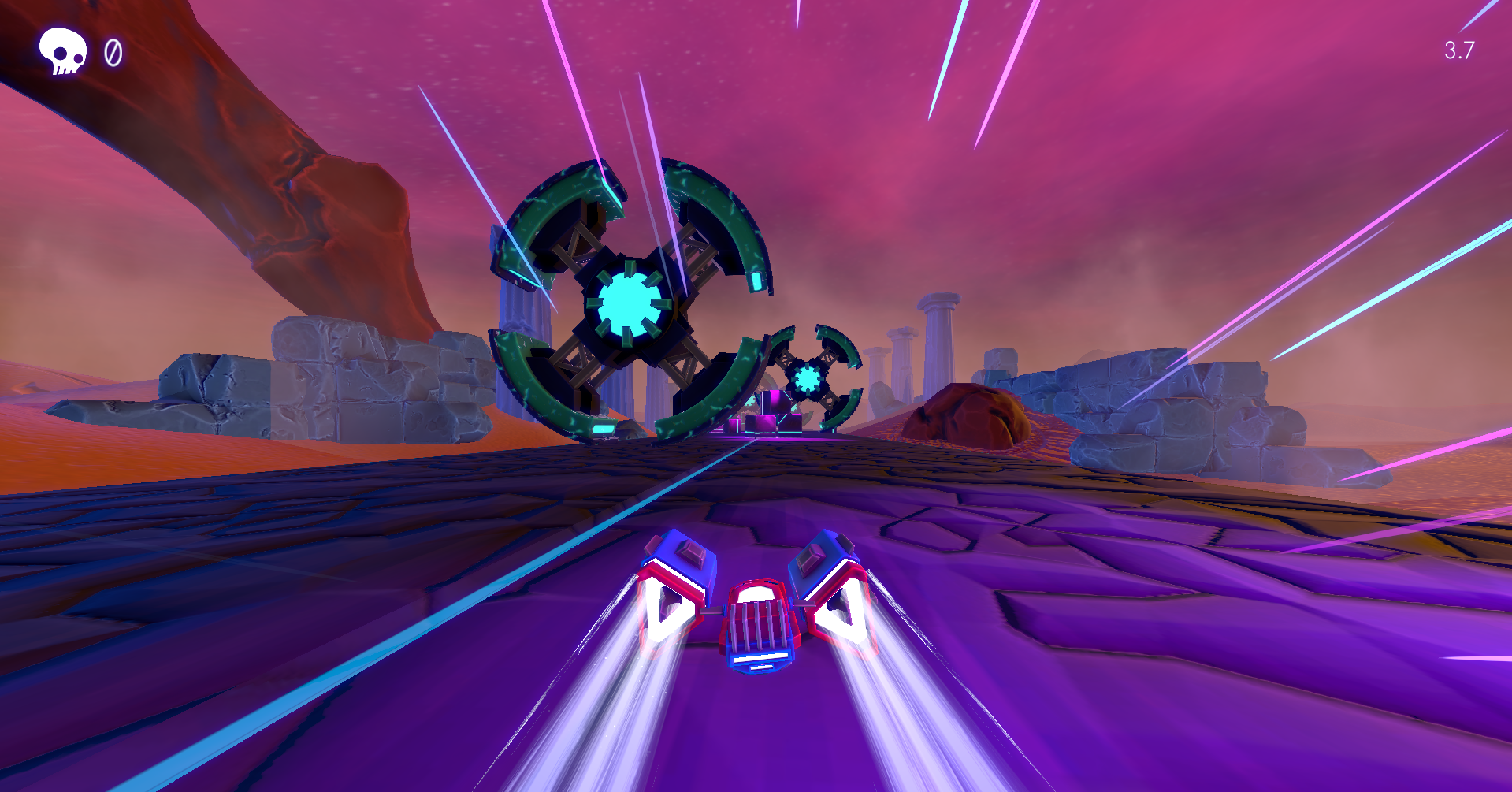Click the death count number next to the skull
Screen dimensions: 1512x792
[113, 54]
